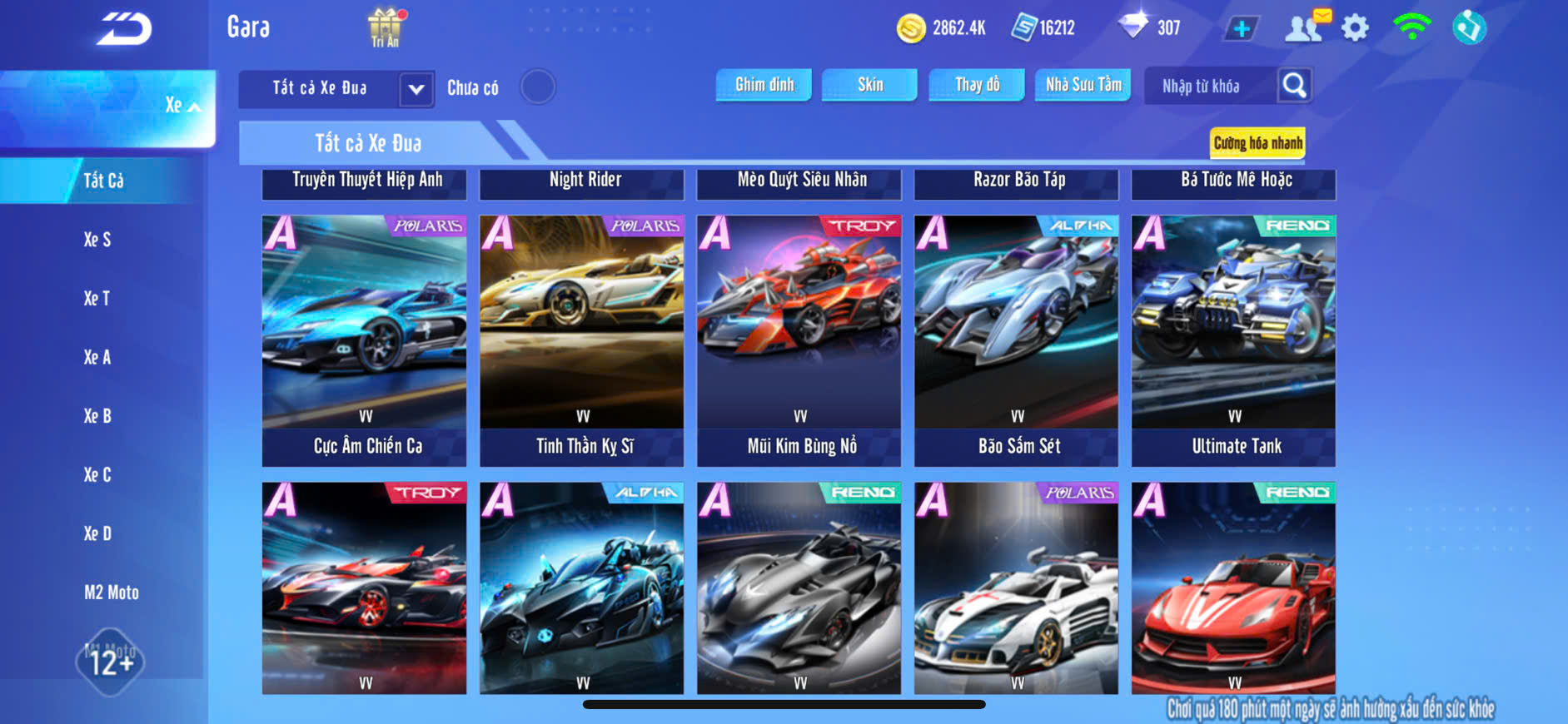Click the Ghim đính button
This screenshot has width=1568, height=724.
pyautogui.click(x=764, y=85)
